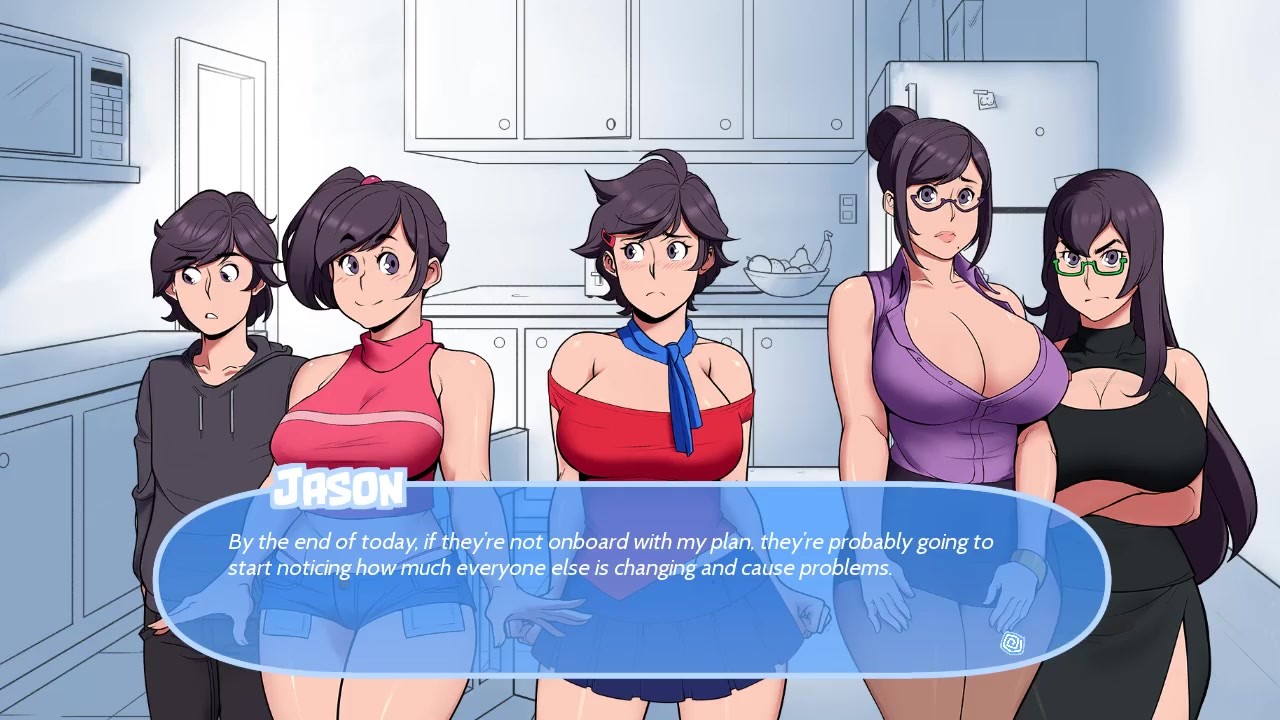Click the spiral continue icon in dialogue box
This screenshot has width=1280, height=720.
[x=1010, y=641]
